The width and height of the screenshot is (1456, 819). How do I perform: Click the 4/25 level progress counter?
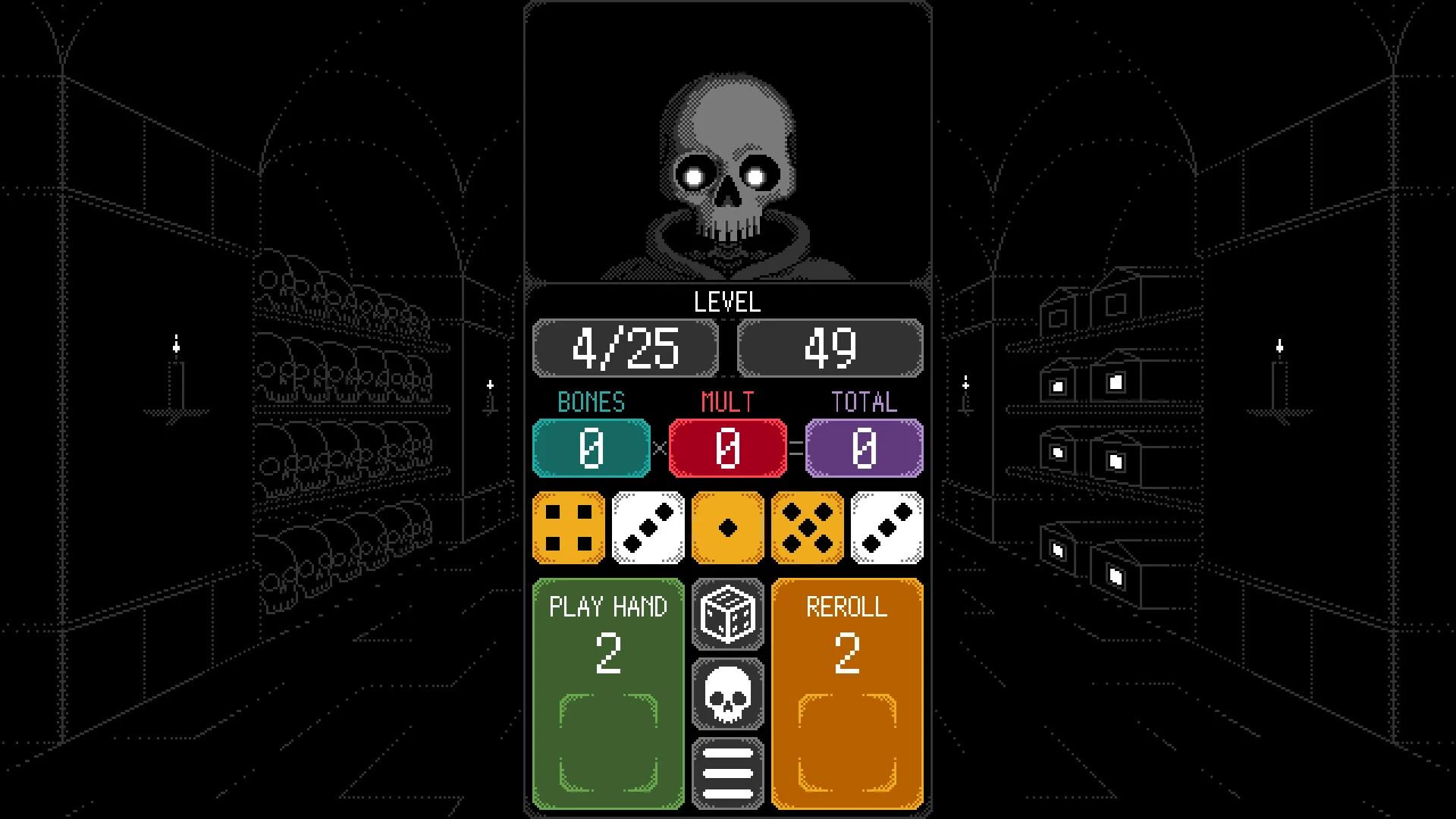pyautogui.click(x=626, y=348)
